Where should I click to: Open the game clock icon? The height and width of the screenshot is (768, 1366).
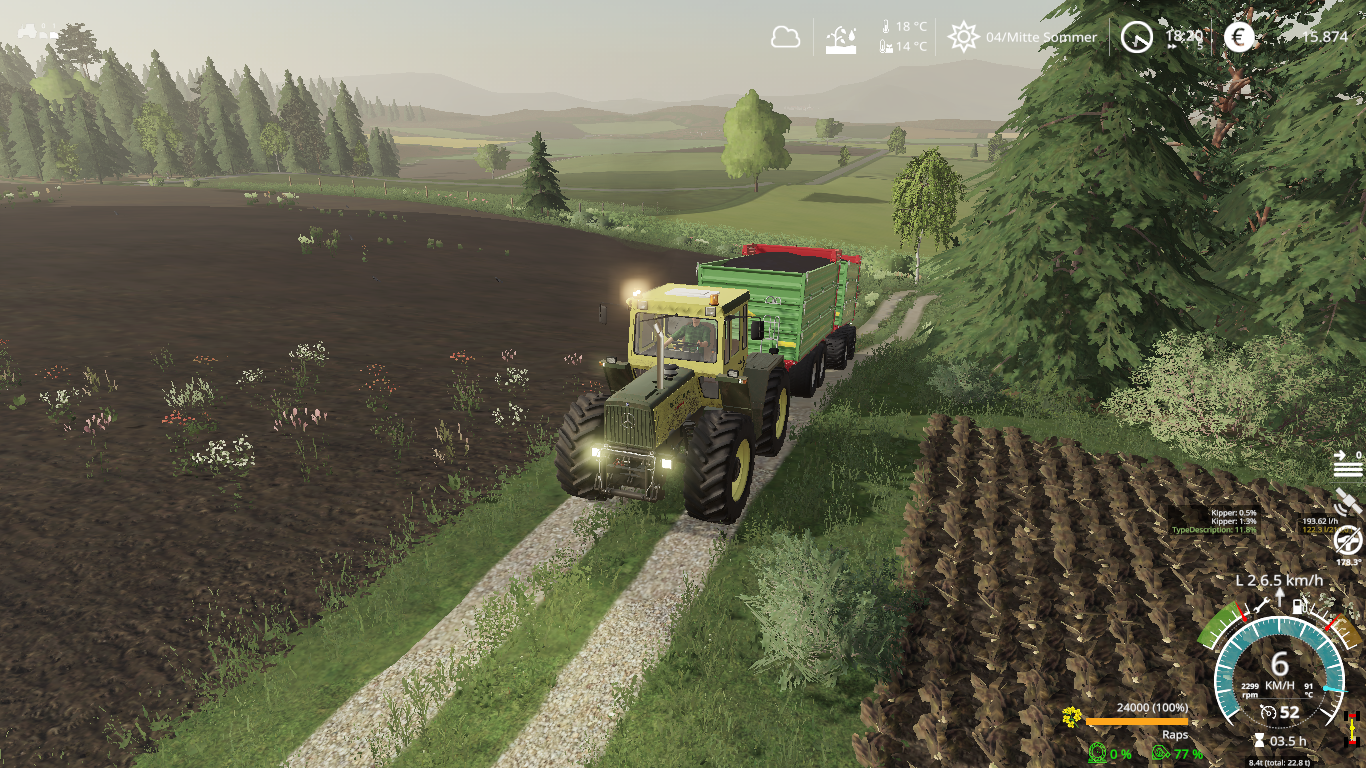[x=1136, y=37]
